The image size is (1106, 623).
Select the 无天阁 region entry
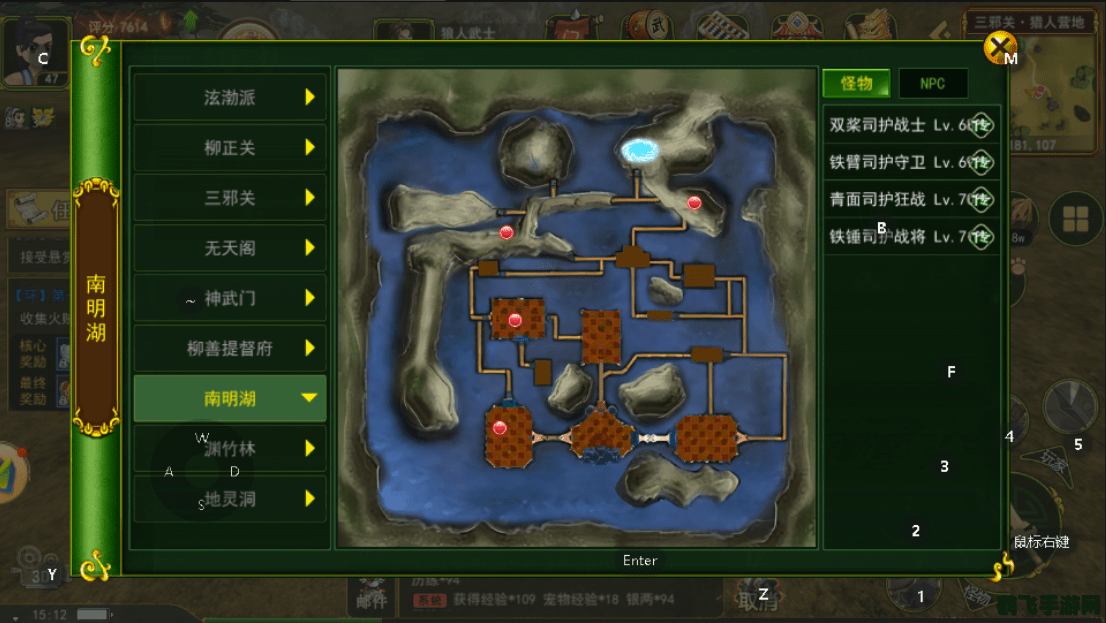click(231, 248)
